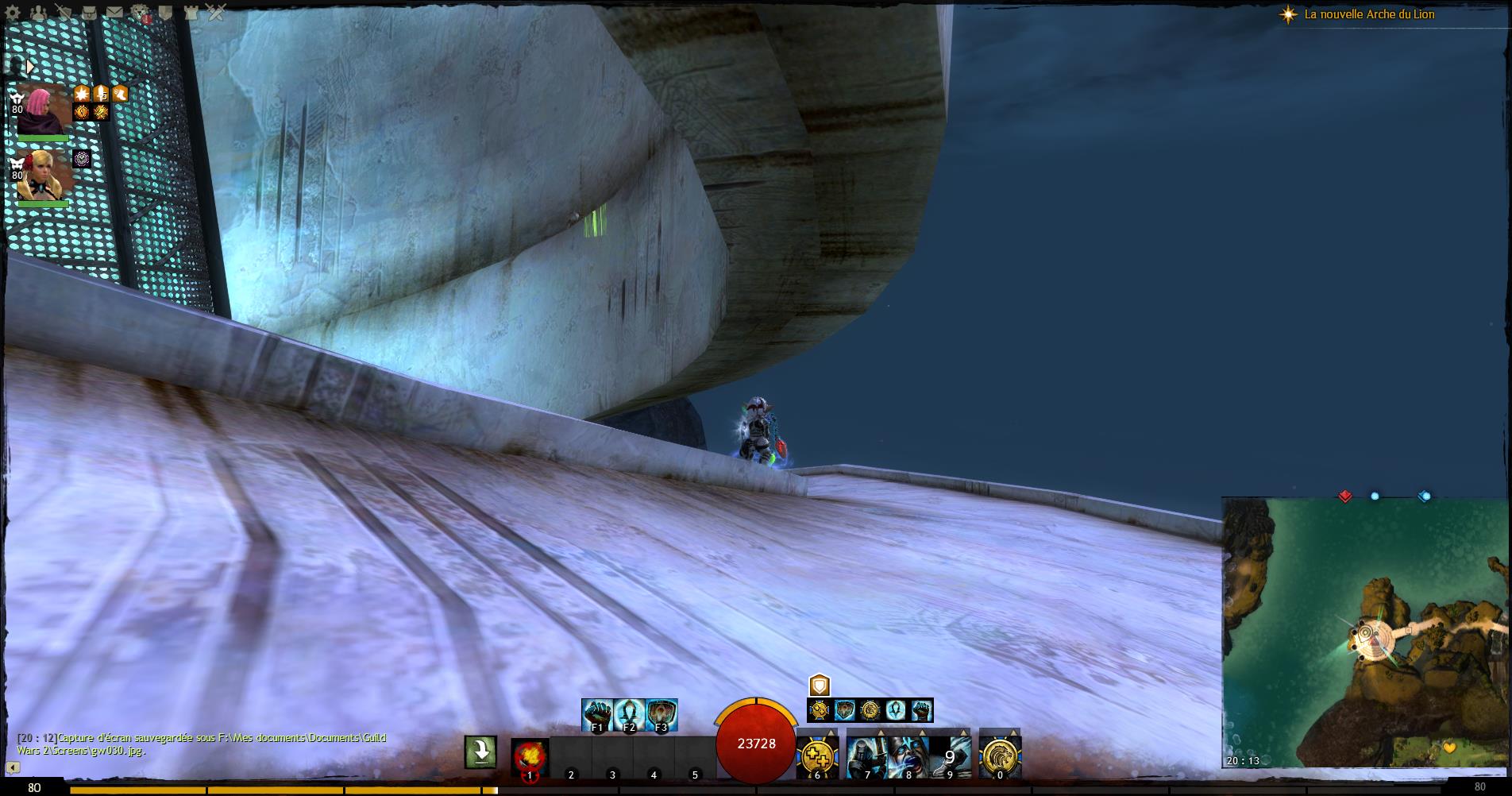The image size is (1512, 796).
Task: Activate the F3 shield virtue skill
Action: coord(661,714)
